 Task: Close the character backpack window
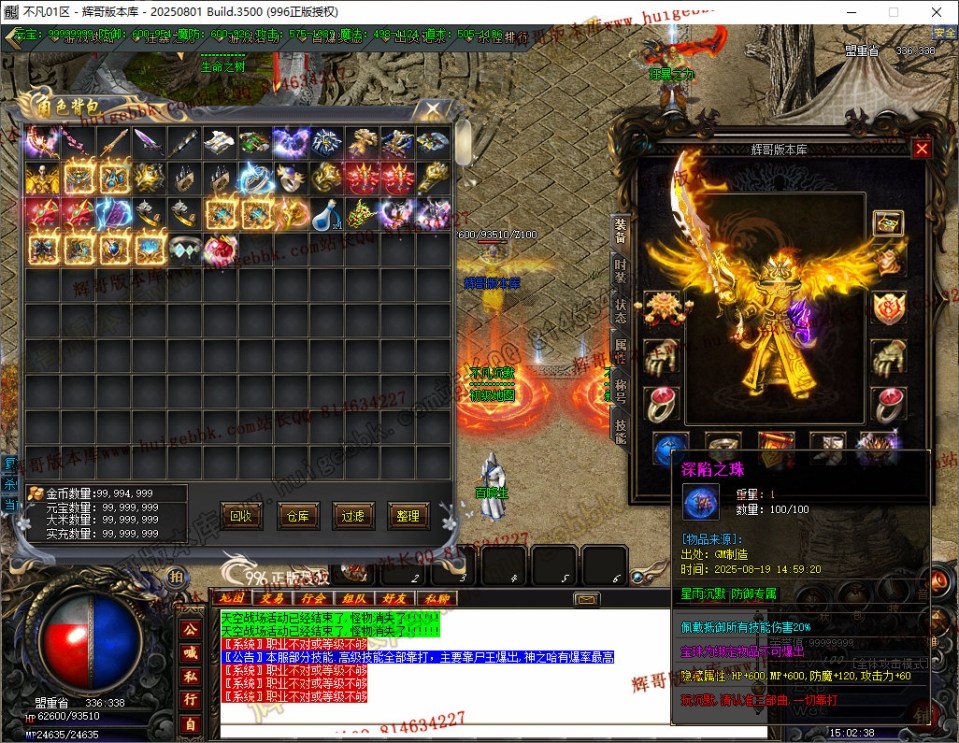tap(433, 110)
